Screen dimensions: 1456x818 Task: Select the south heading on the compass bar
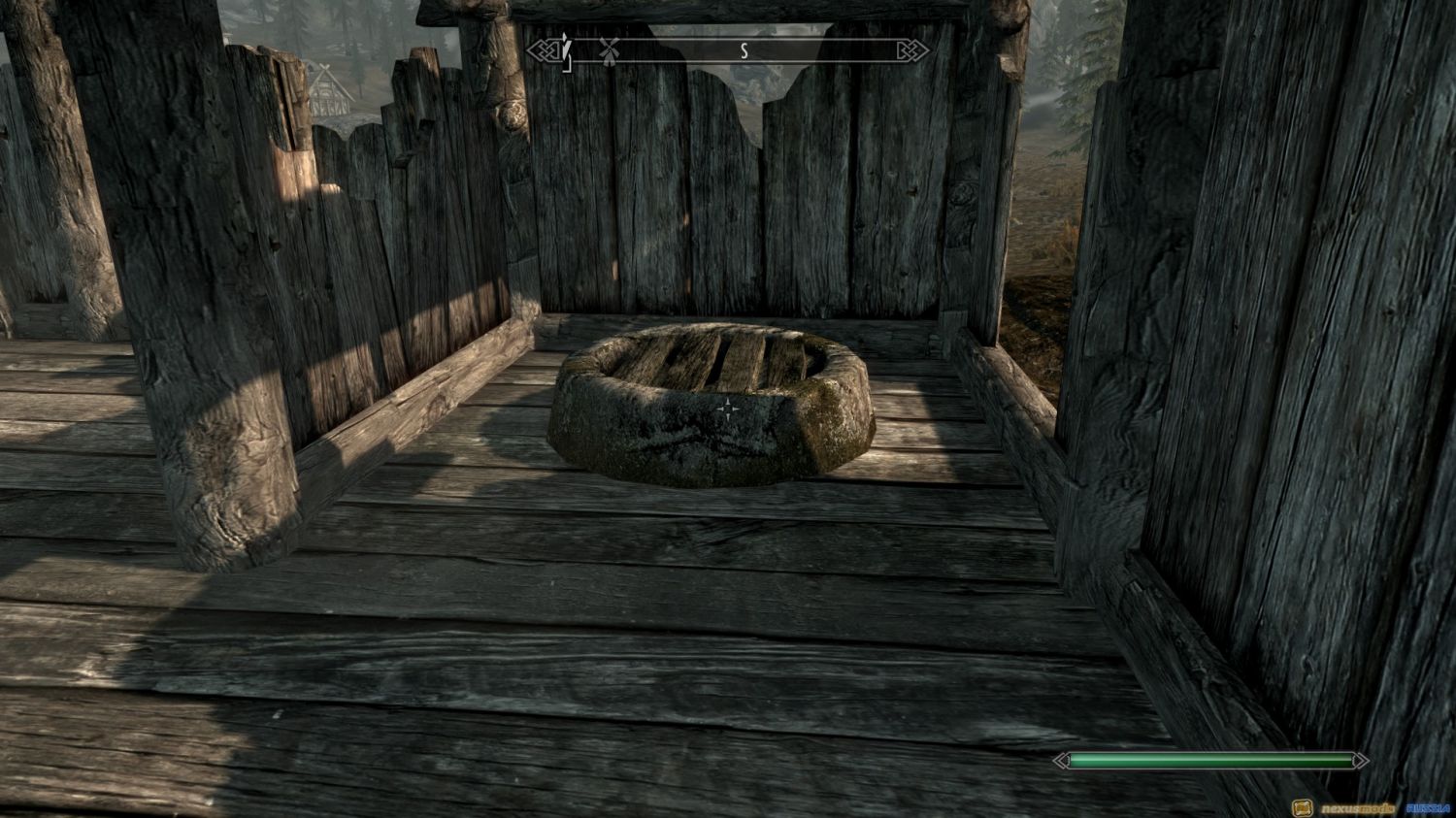(x=745, y=51)
